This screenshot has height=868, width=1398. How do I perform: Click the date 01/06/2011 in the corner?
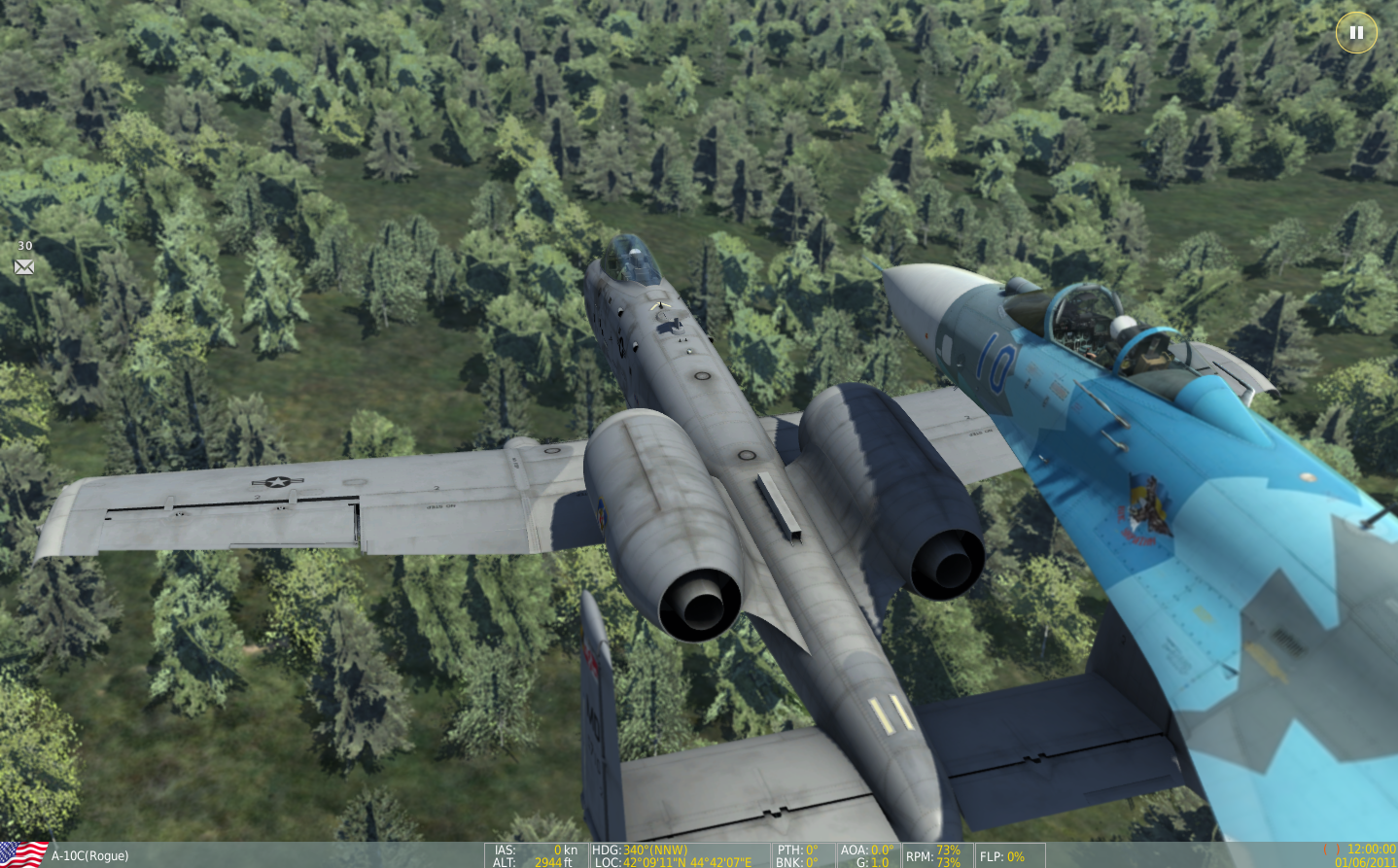[x=1365, y=860]
